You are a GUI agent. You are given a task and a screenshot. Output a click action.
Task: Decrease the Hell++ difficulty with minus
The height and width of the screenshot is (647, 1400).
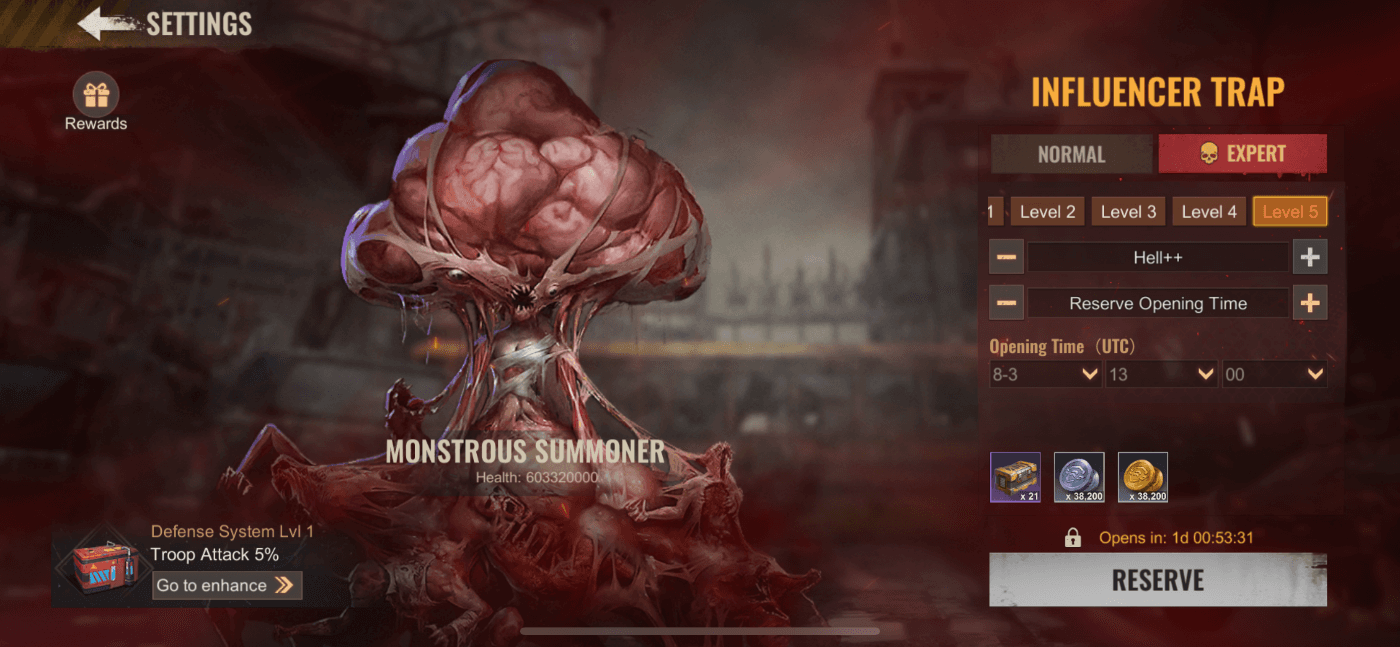tap(1007, 257)
